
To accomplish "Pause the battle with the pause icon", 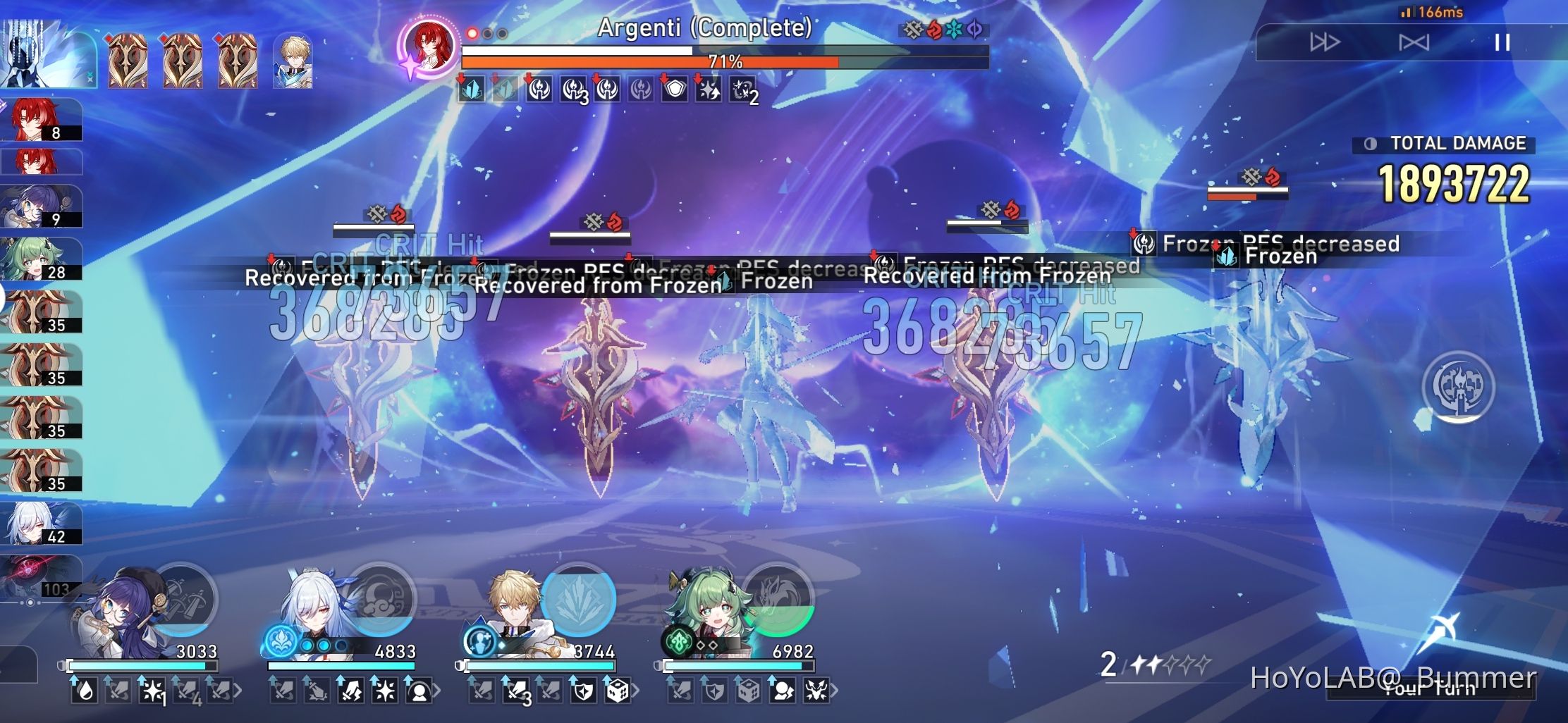I will pyautogui.click(x=1502, y=44).
